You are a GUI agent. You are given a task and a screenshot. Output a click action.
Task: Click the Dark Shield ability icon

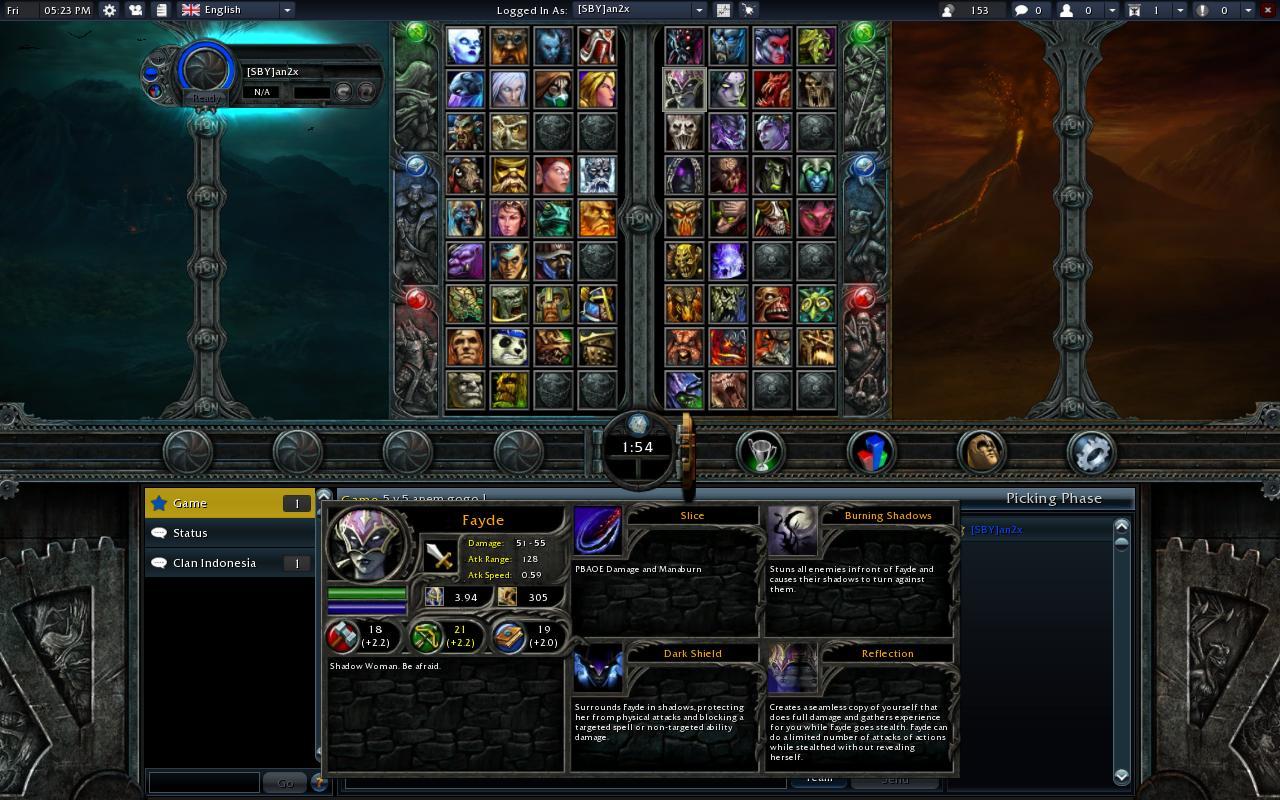click(x=597, y=666)
